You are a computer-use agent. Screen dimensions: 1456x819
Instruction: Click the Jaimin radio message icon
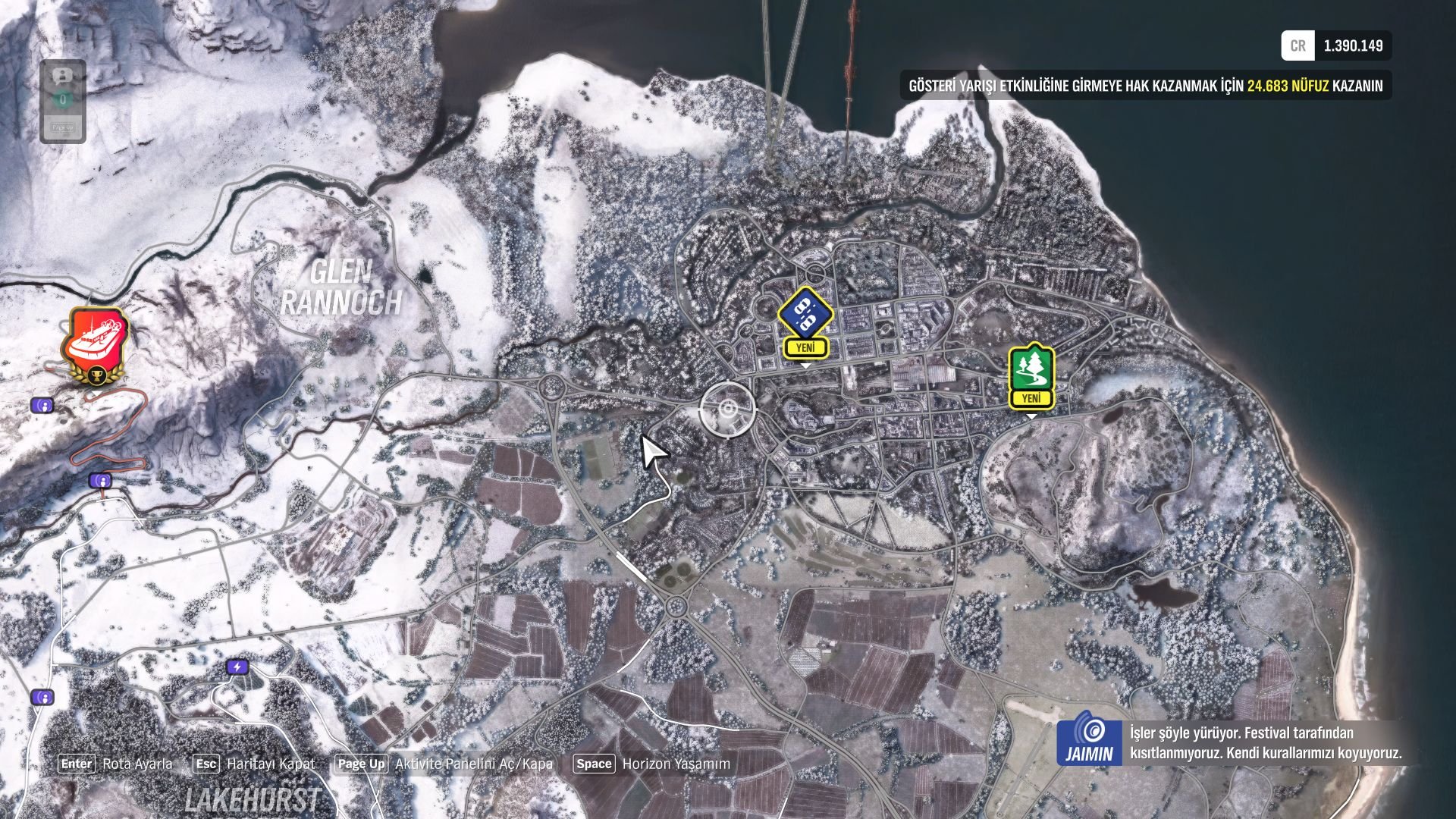(x=1089, y=737)
